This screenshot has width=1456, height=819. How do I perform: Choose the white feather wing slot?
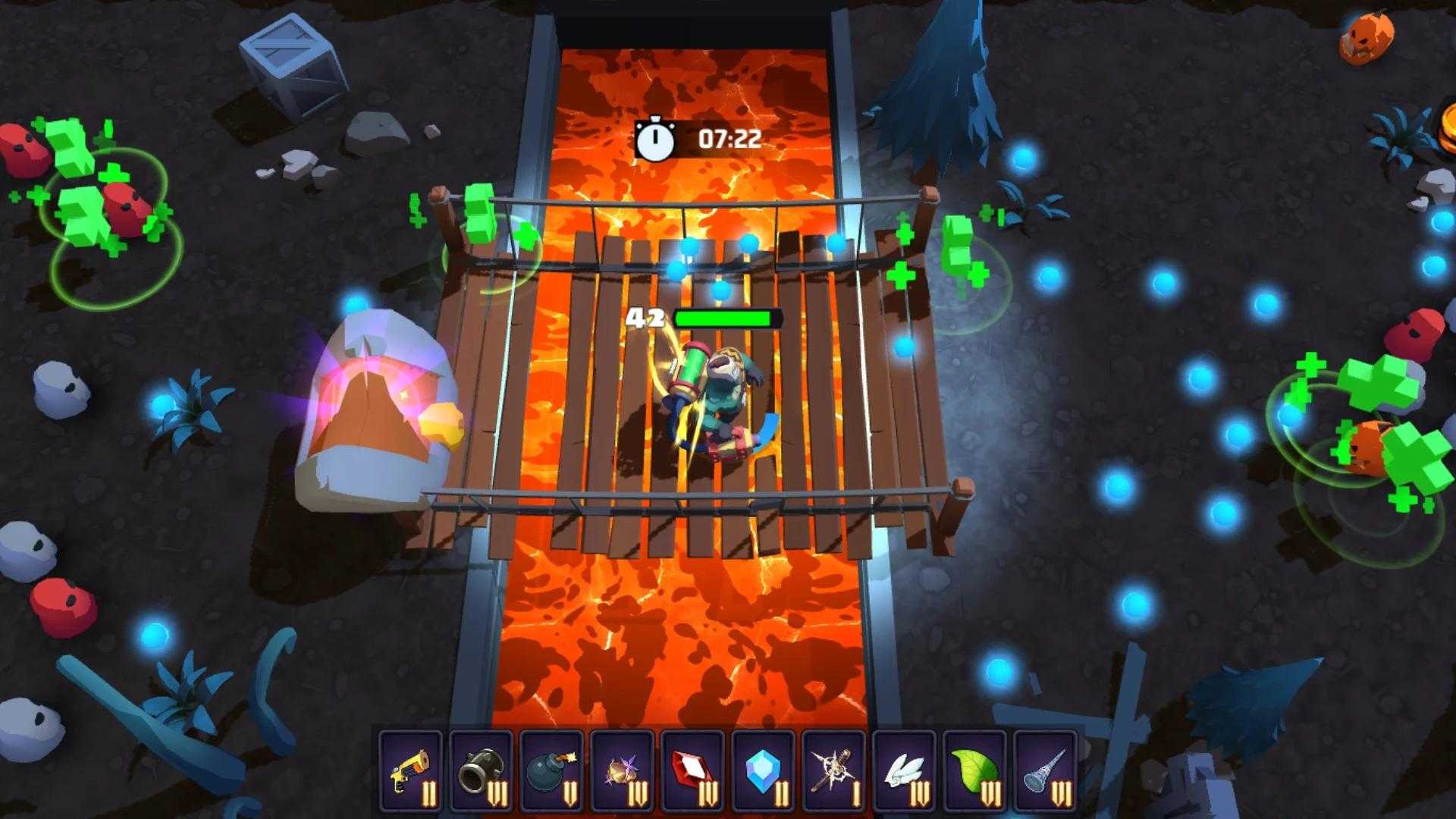[904, 771]
